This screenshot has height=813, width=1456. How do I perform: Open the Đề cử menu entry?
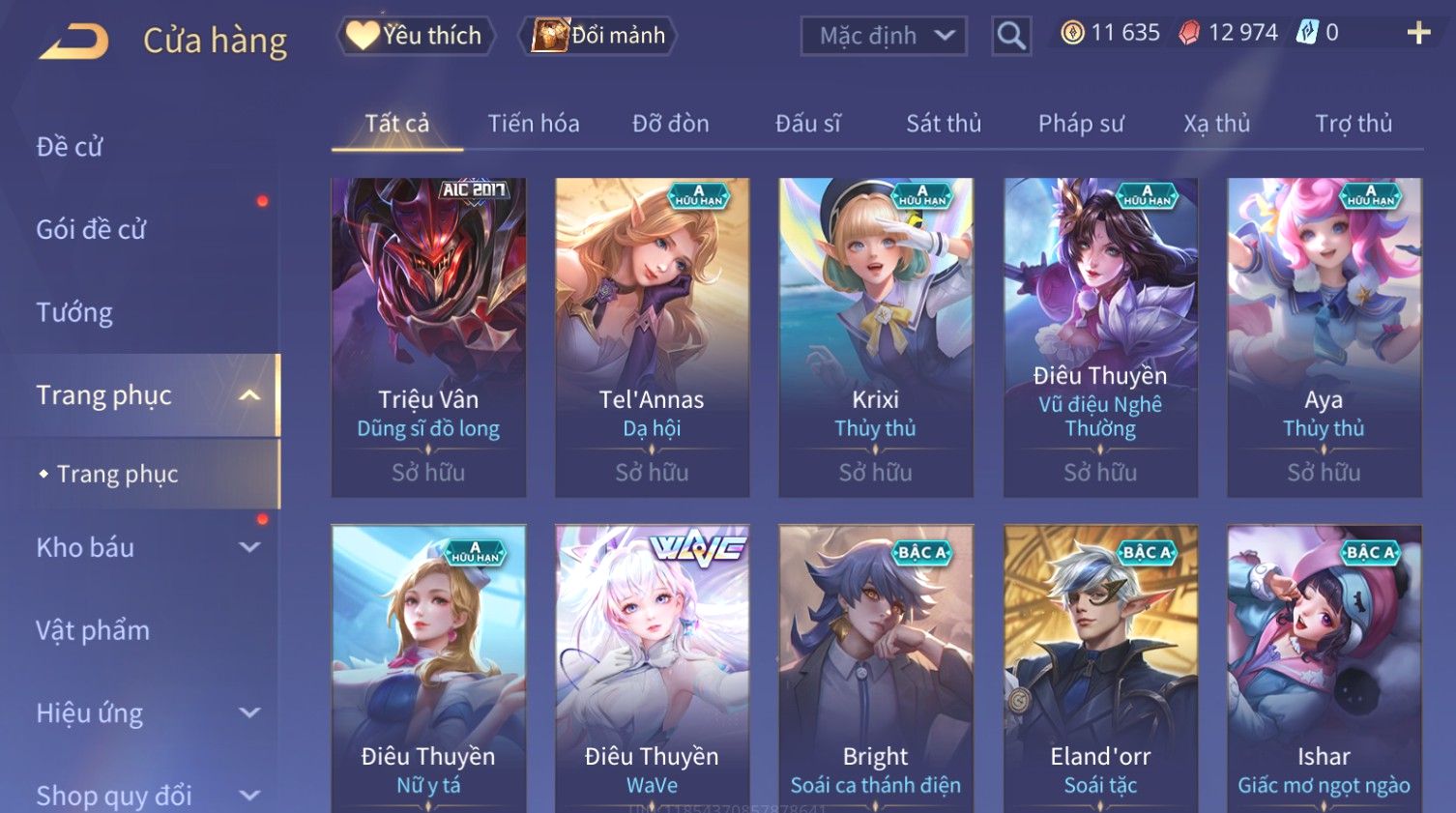pos(70,147)
